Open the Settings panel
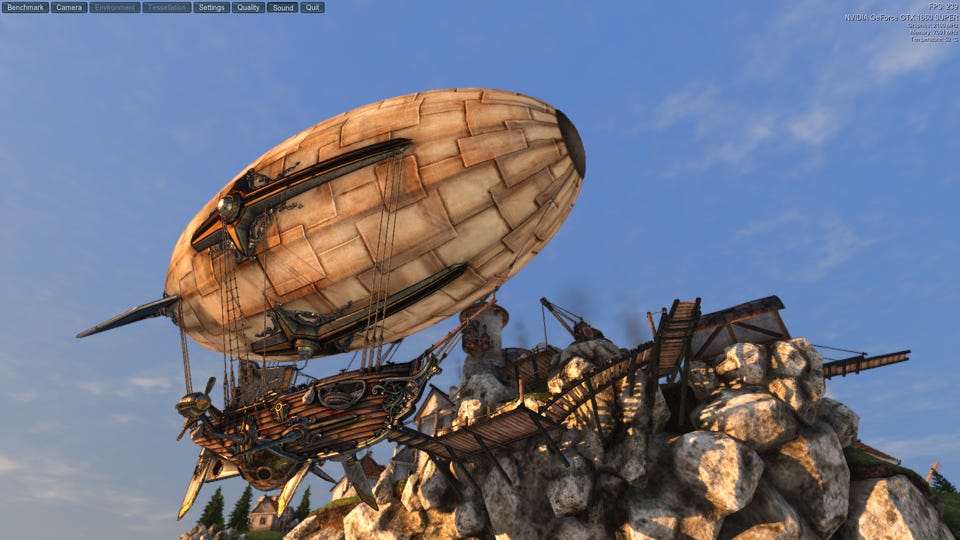This screenshot has width=960, height=540. (x=211, y=7)
